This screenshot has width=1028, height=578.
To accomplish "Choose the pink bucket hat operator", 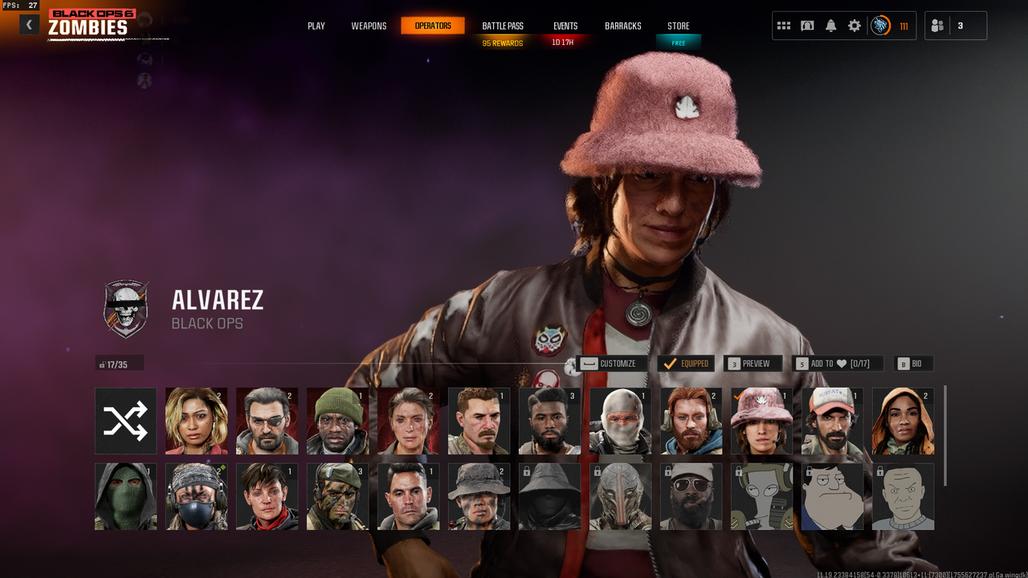I will click(x=762, y=421).
